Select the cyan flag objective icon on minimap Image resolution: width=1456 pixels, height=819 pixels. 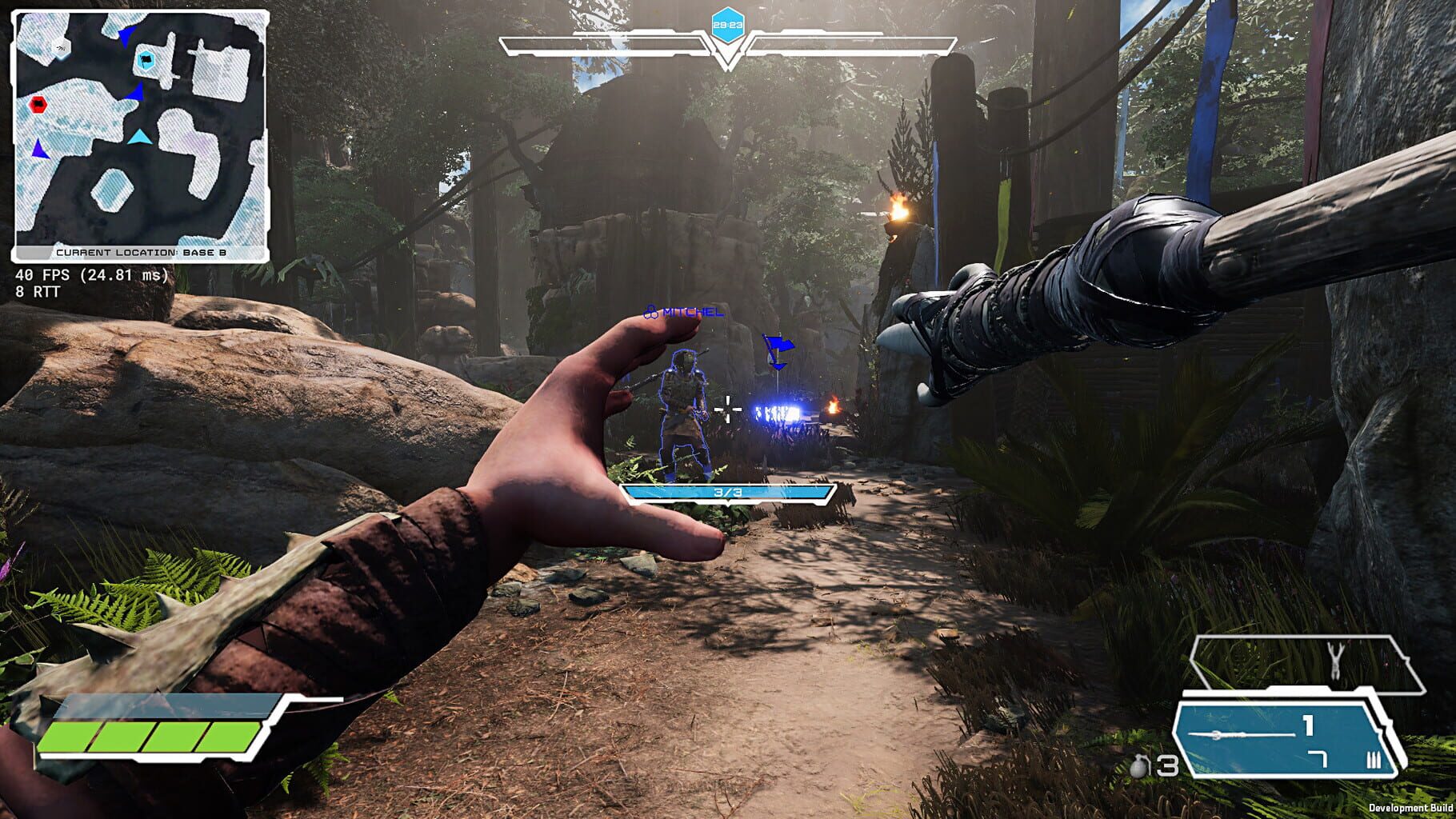[x=146, y=59]
